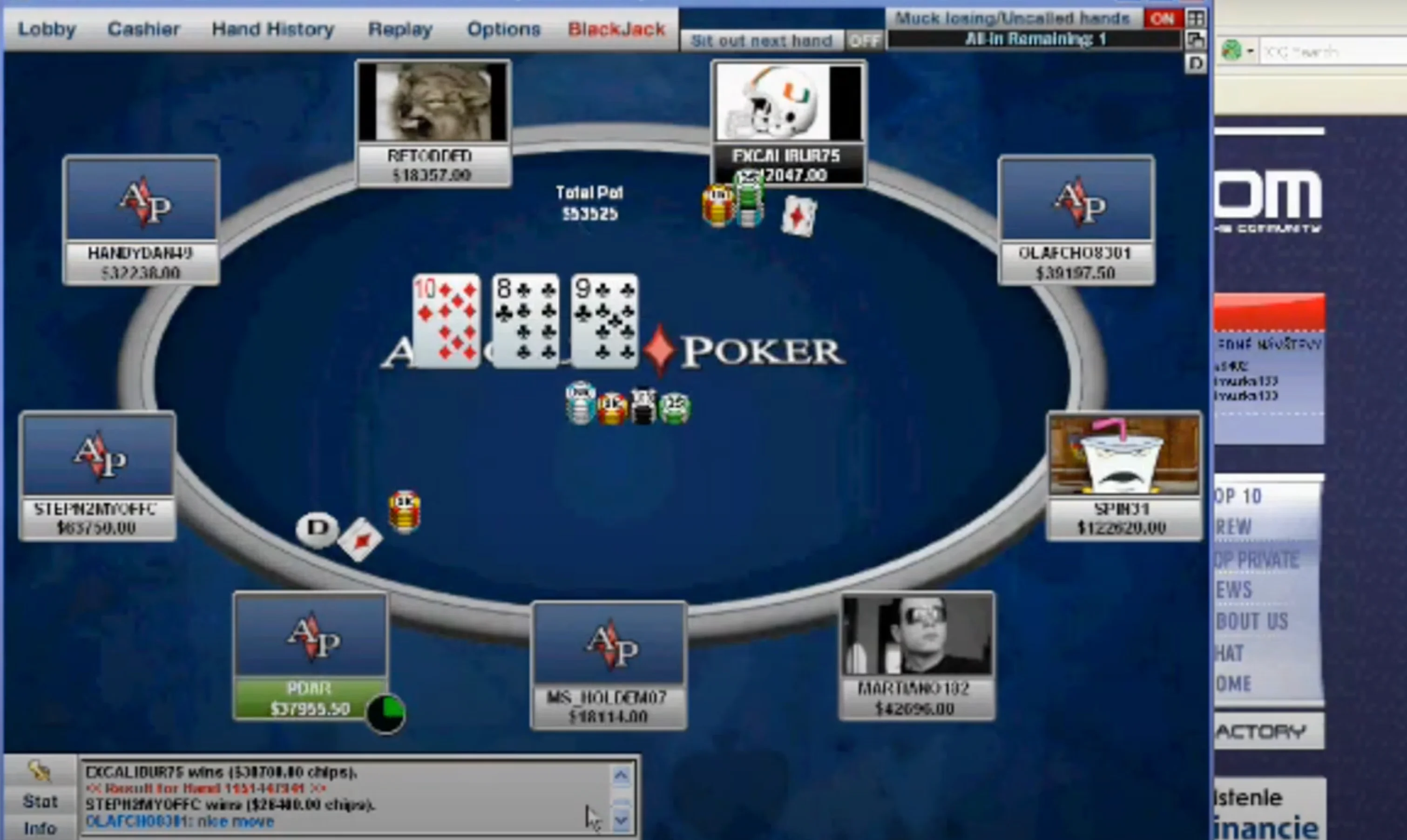This screenshot has width=1407, height=840.
Task: Open the Options menu
Action: pos(504,29)
